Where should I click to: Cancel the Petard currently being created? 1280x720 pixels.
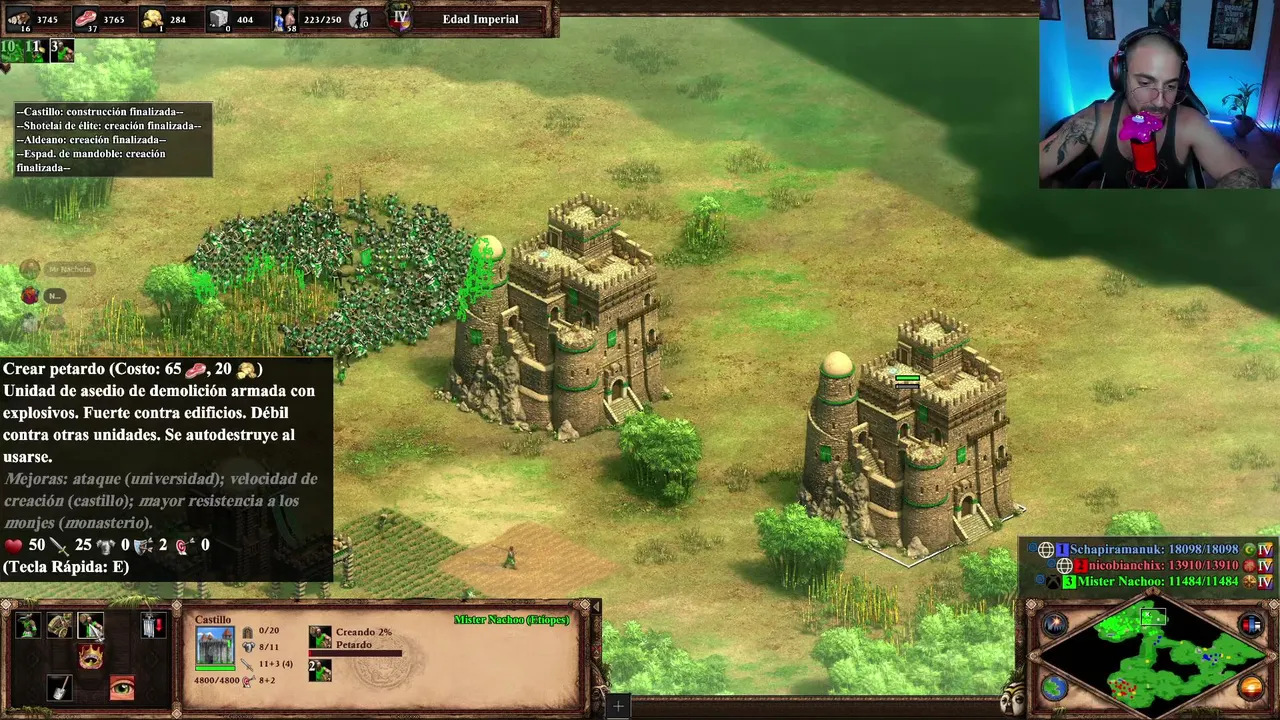pos(320,637)
